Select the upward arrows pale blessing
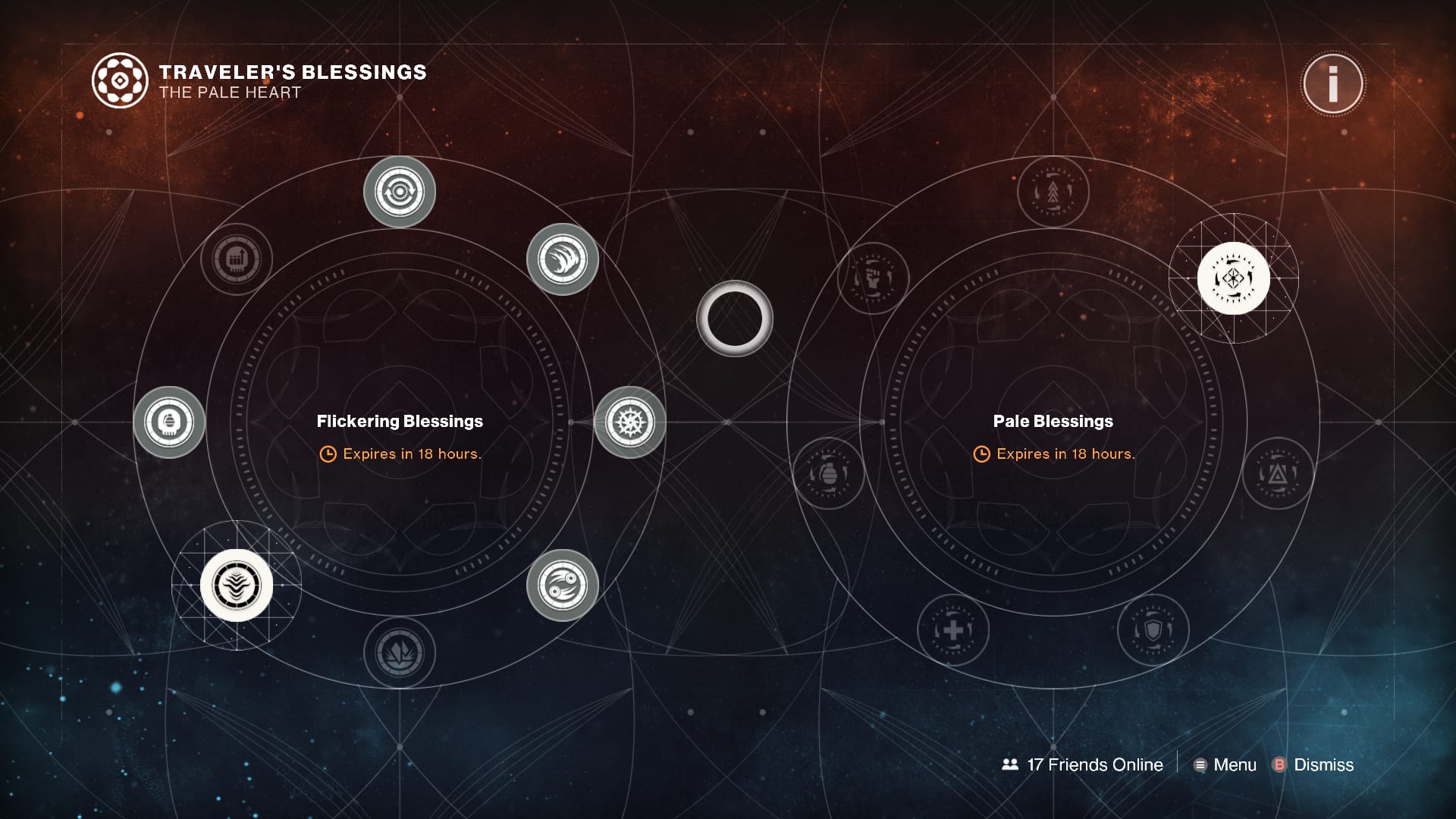1456x819 pixels. click(1053, 192)
